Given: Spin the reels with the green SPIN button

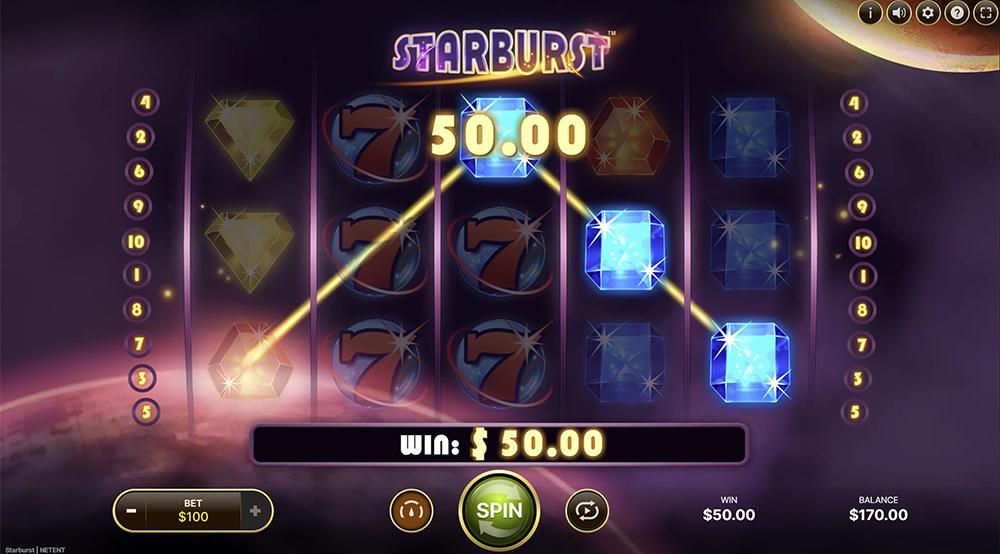Looking at the screenshot, I should click(498, 509).
